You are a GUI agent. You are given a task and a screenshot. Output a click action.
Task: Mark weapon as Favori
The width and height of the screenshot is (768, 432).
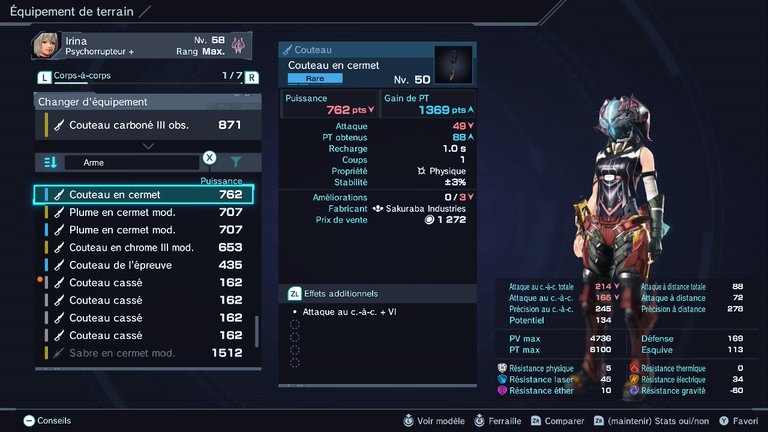pyautogui.click(x=736, y=421)
